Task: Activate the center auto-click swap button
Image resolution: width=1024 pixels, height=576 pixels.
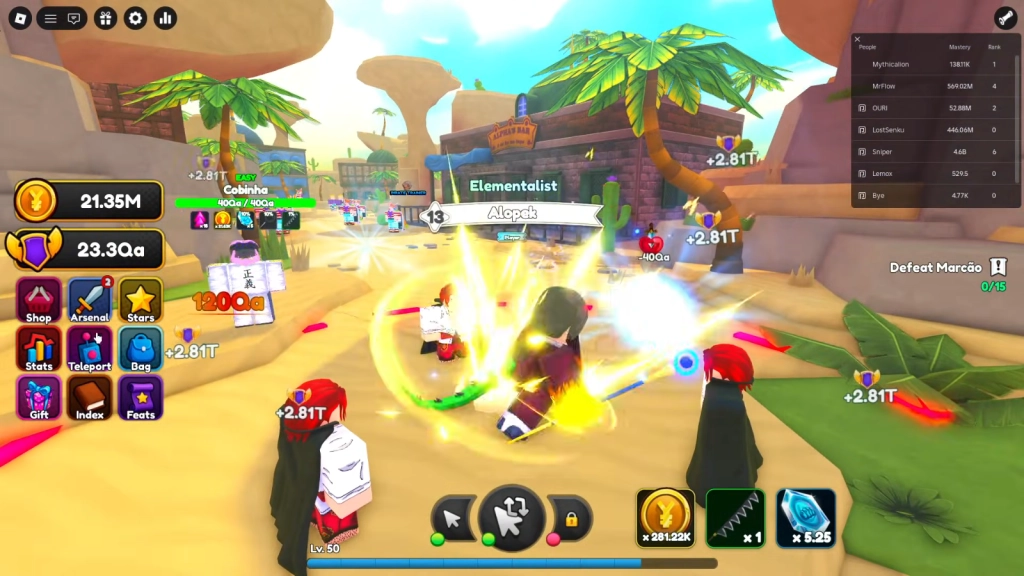Action: (x=510, y=518)
